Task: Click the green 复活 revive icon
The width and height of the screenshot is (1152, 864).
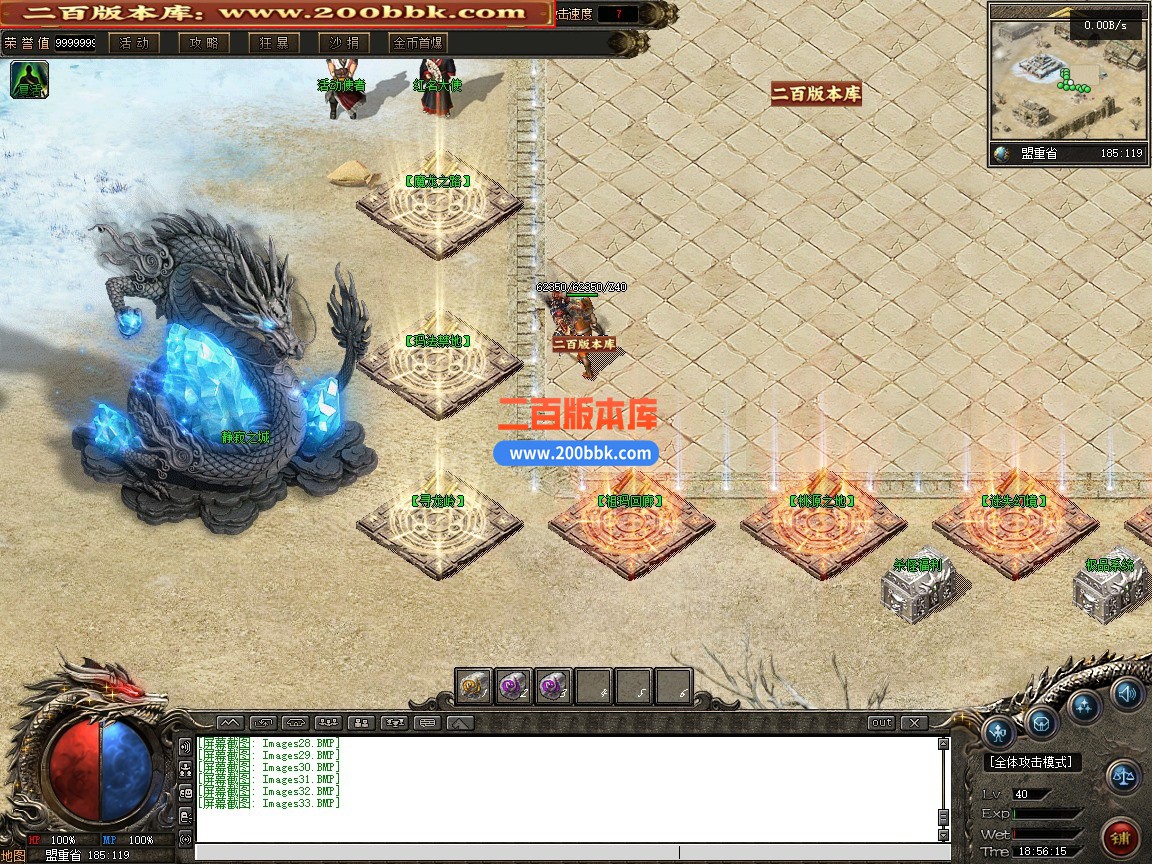Action: click(29, 80)
